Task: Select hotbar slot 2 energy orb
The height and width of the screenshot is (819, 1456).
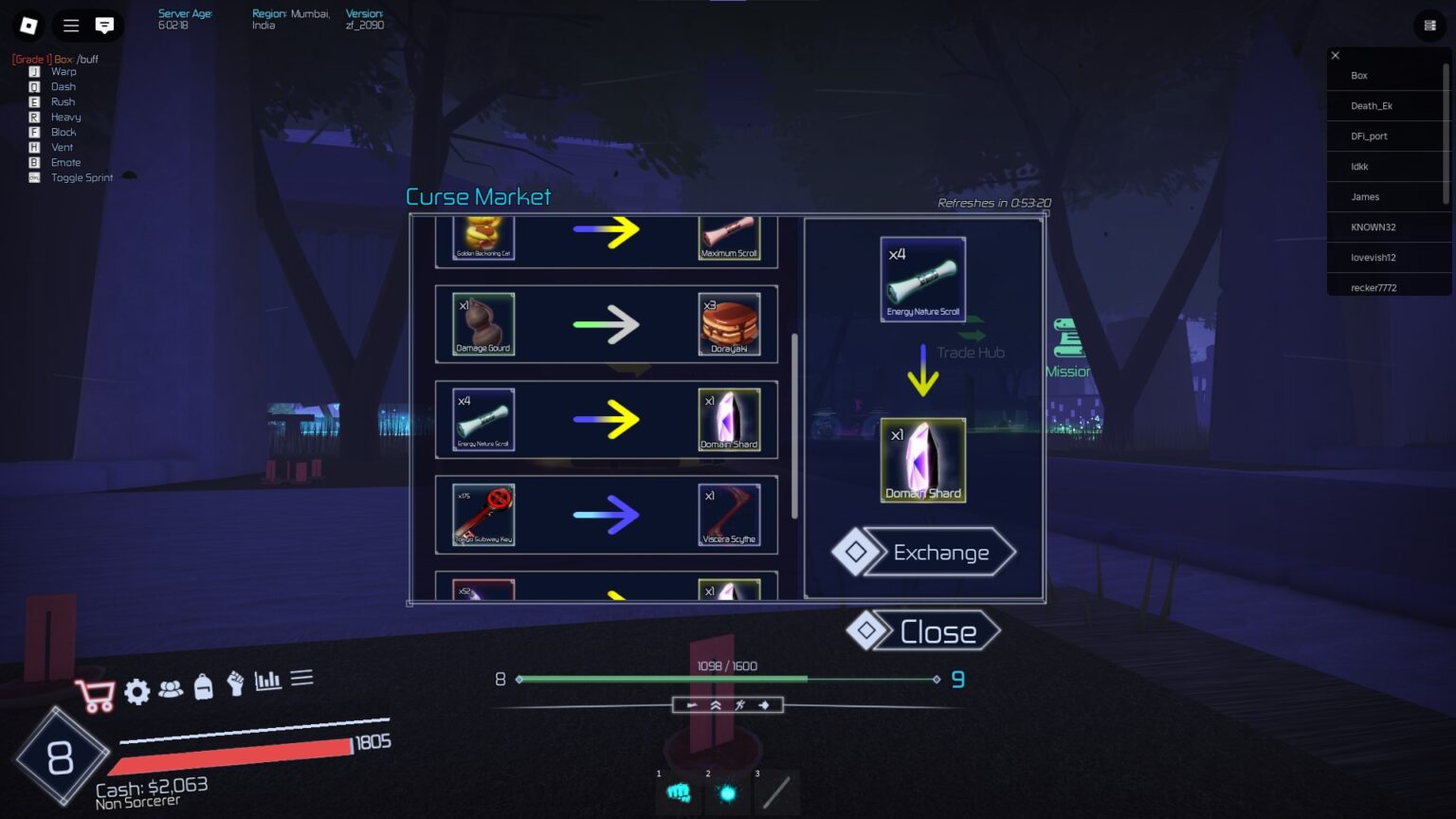Action: 726,792
